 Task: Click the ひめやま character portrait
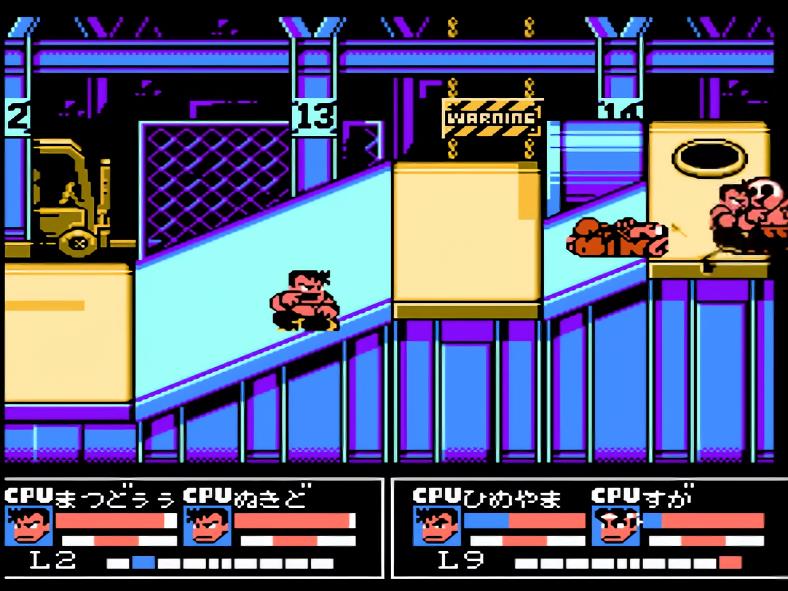(x=436, y=526)
